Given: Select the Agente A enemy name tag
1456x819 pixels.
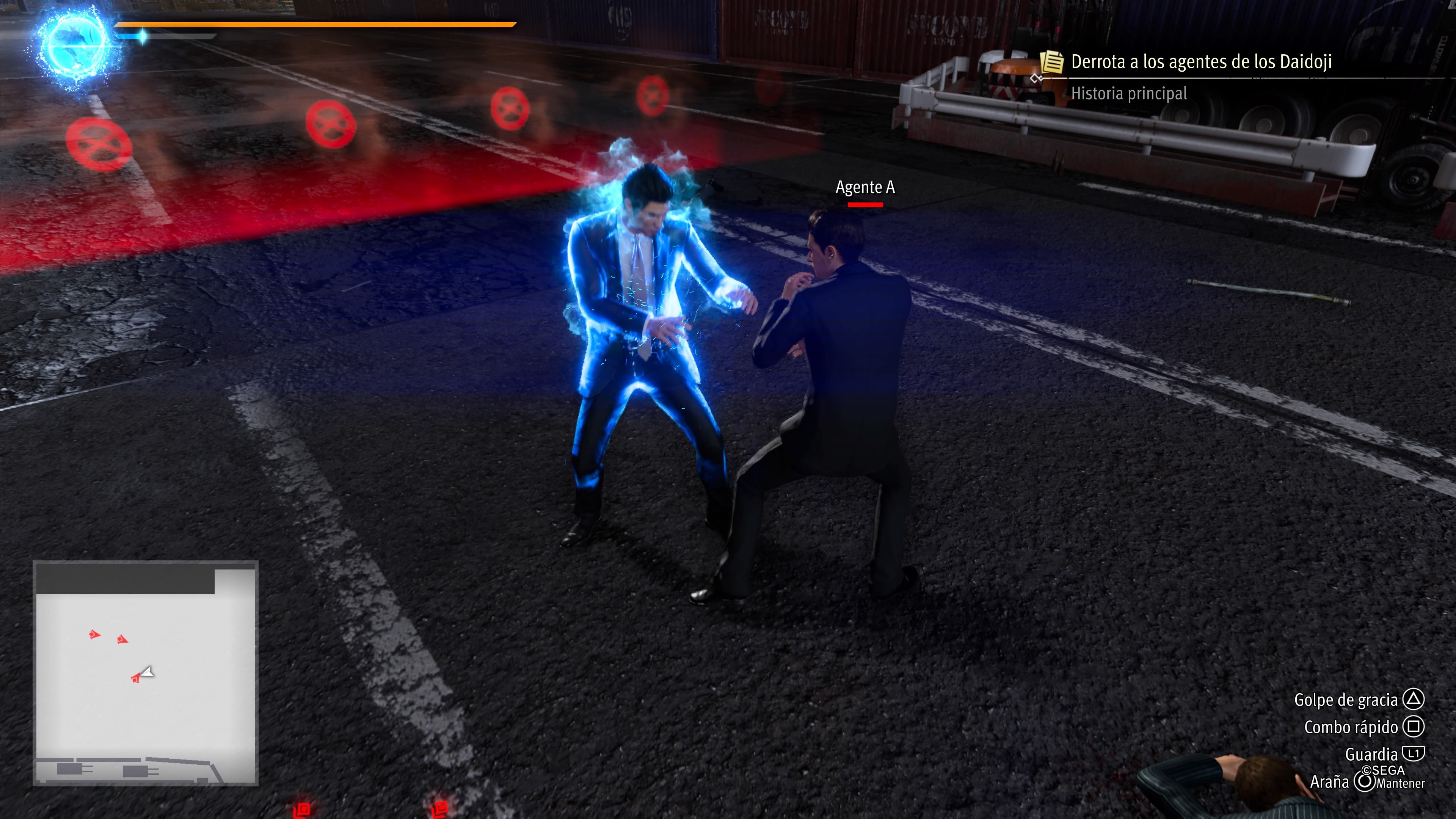Looking at the screenshot, I should [x=865, y=187].
